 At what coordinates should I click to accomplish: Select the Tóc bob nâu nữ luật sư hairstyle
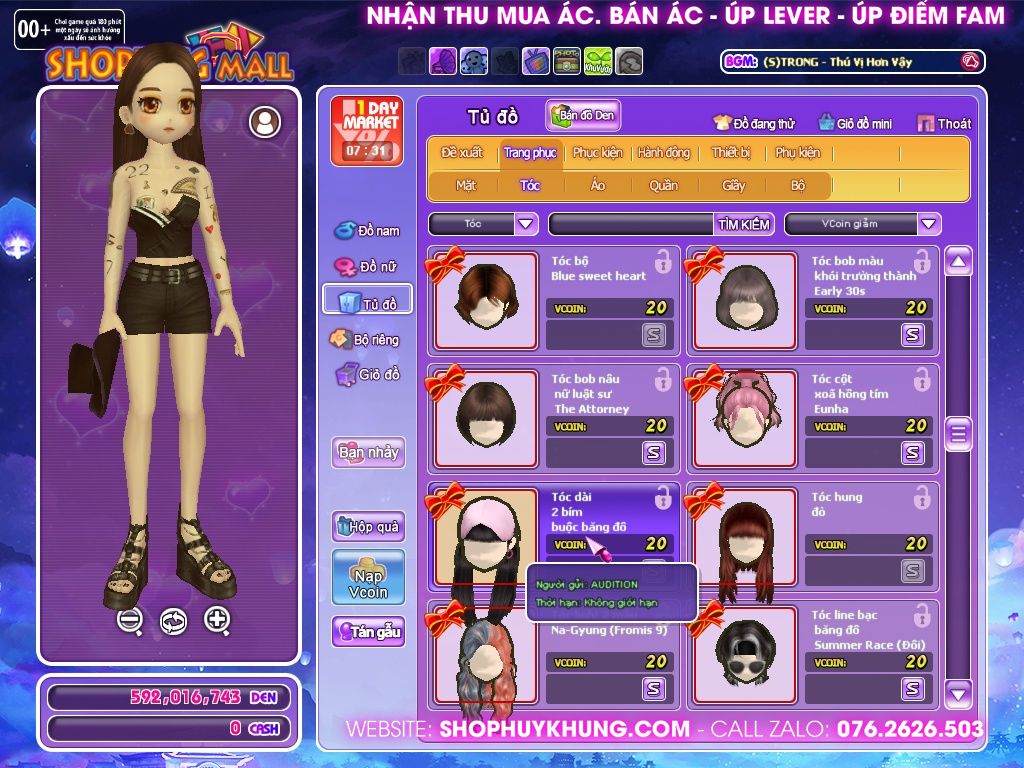(x=485, y=418)
